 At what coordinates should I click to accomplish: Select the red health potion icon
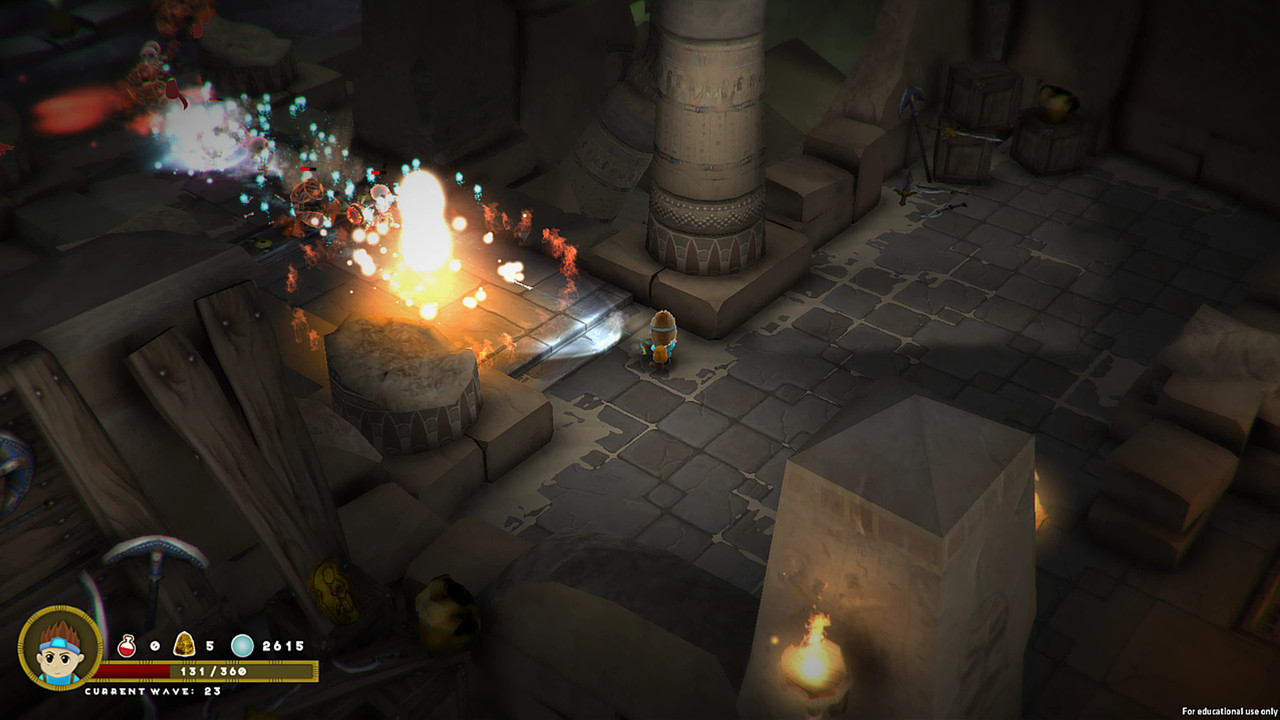[x=127, y=646]
